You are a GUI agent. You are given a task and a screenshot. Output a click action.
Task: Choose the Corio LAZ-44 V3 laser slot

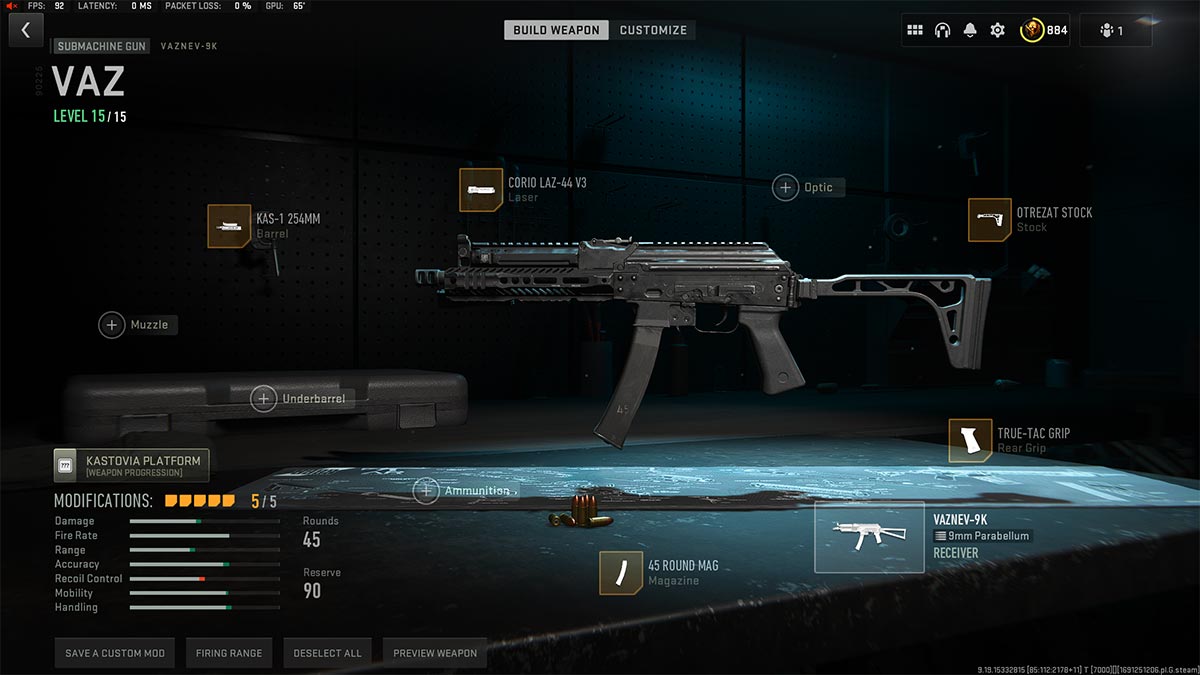[x=481, y=190]
